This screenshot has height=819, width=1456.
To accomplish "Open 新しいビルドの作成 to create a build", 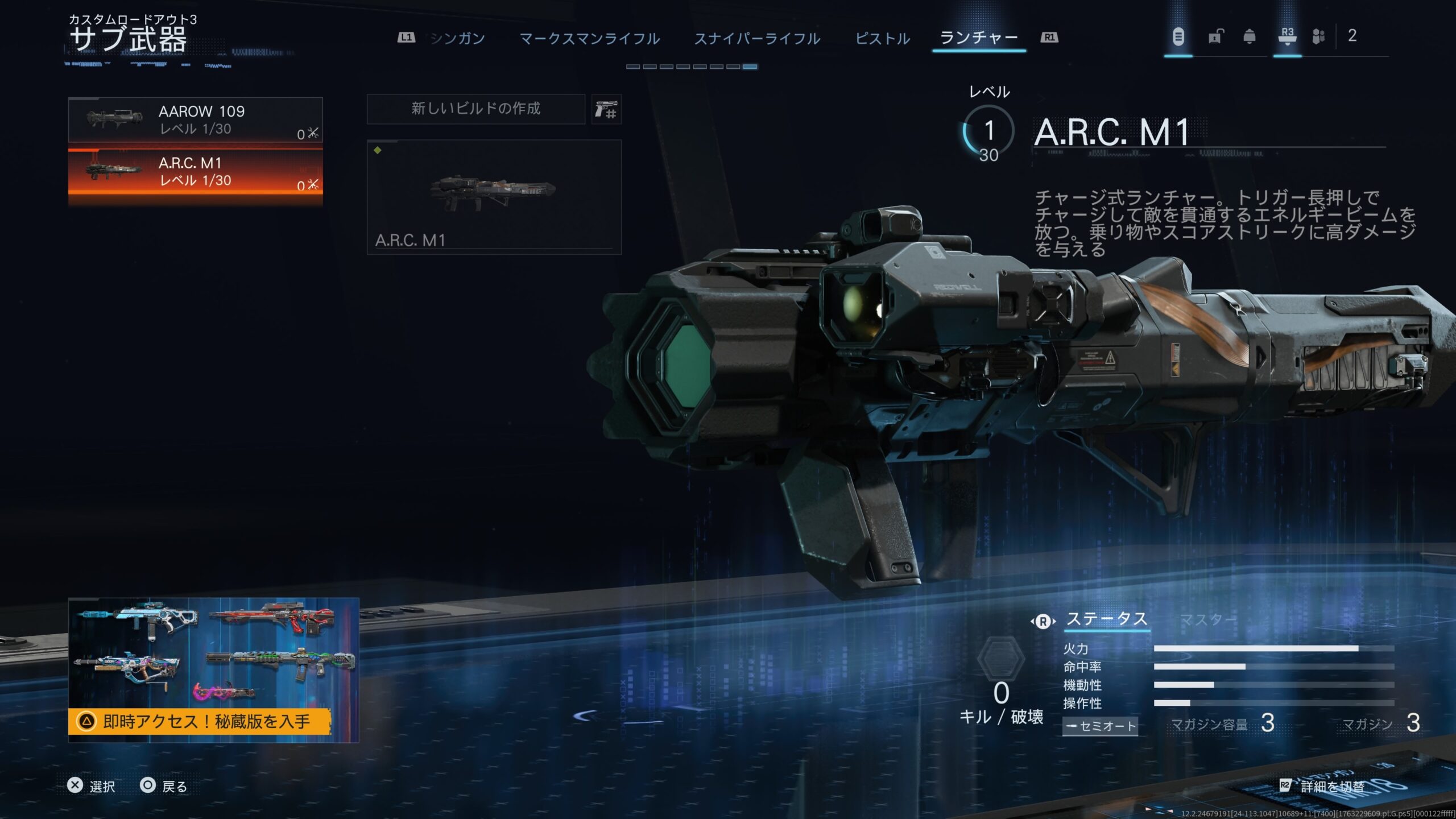I will click(x=475, y=109).
